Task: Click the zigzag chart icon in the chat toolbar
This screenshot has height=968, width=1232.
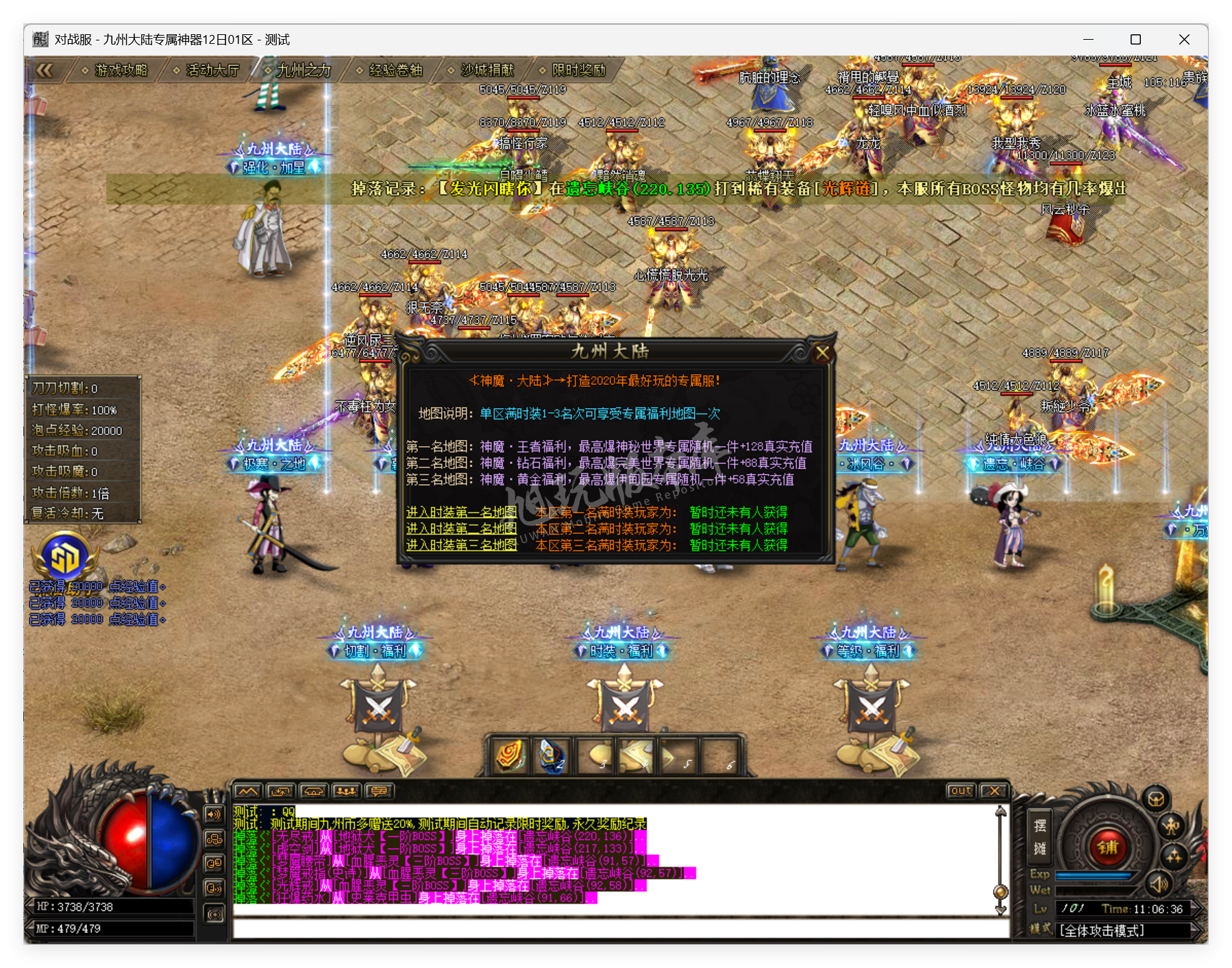Action: coord(248,790)
